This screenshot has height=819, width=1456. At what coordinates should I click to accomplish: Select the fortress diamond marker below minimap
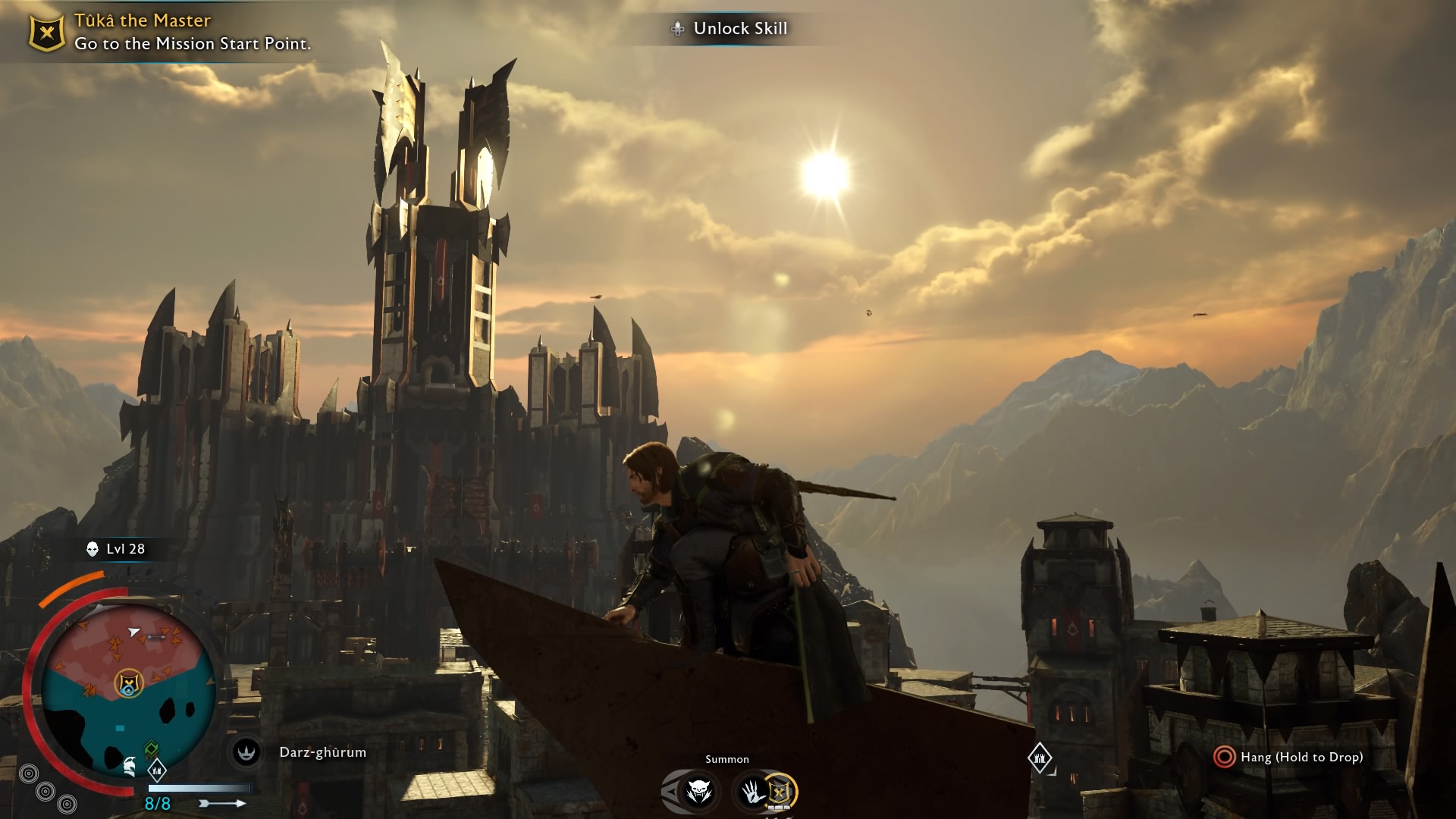157,771
